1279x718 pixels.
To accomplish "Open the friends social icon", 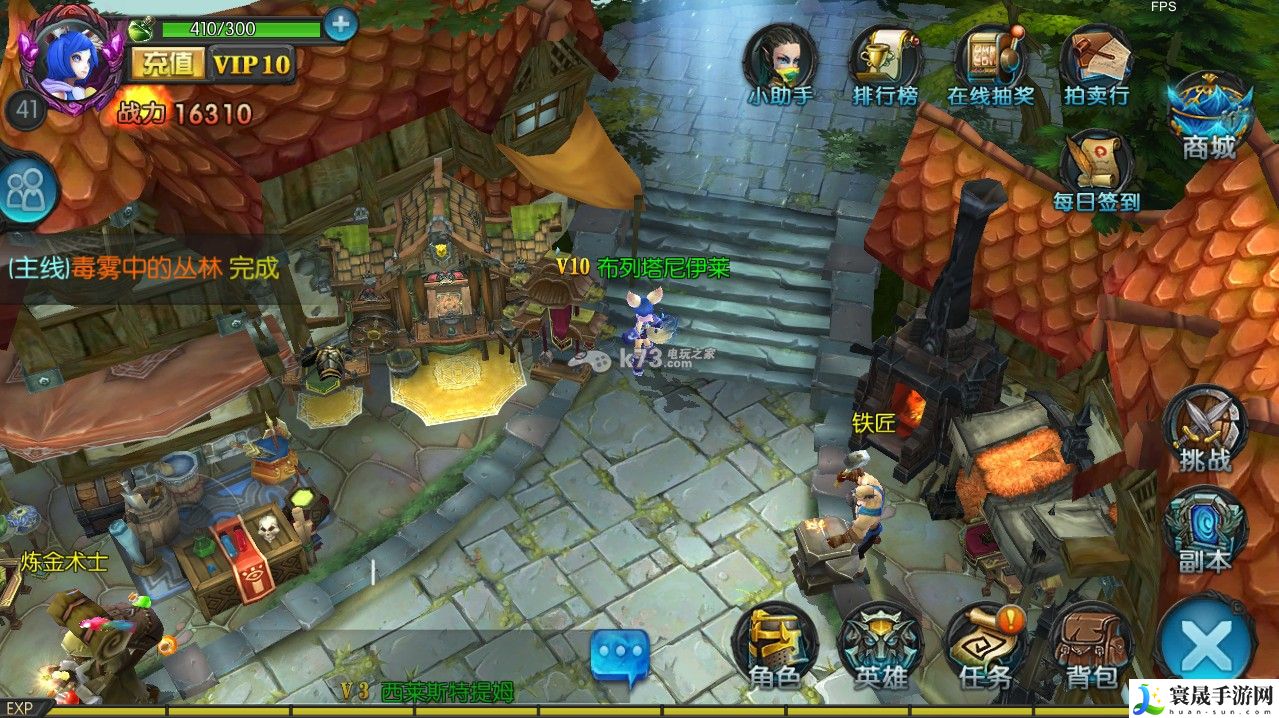I will tap(24, 190).
